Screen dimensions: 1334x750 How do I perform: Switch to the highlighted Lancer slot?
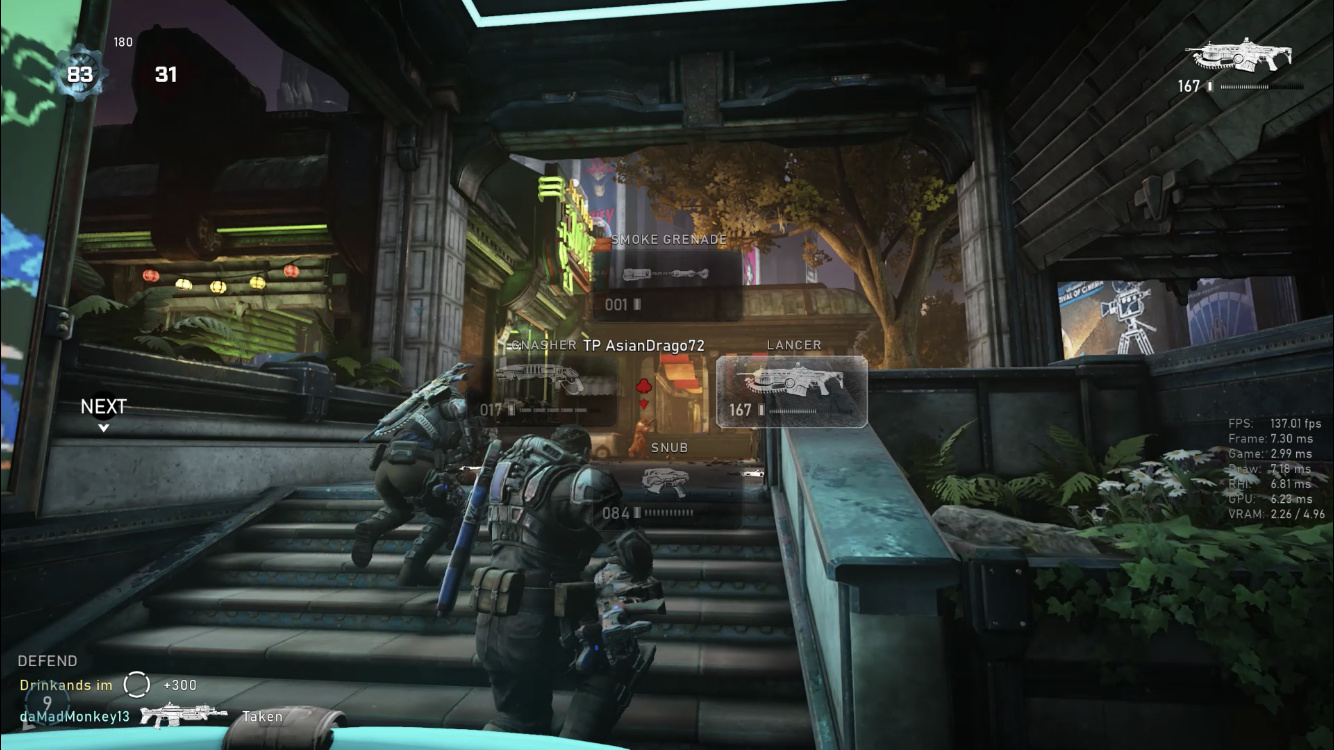click(791, 391)
